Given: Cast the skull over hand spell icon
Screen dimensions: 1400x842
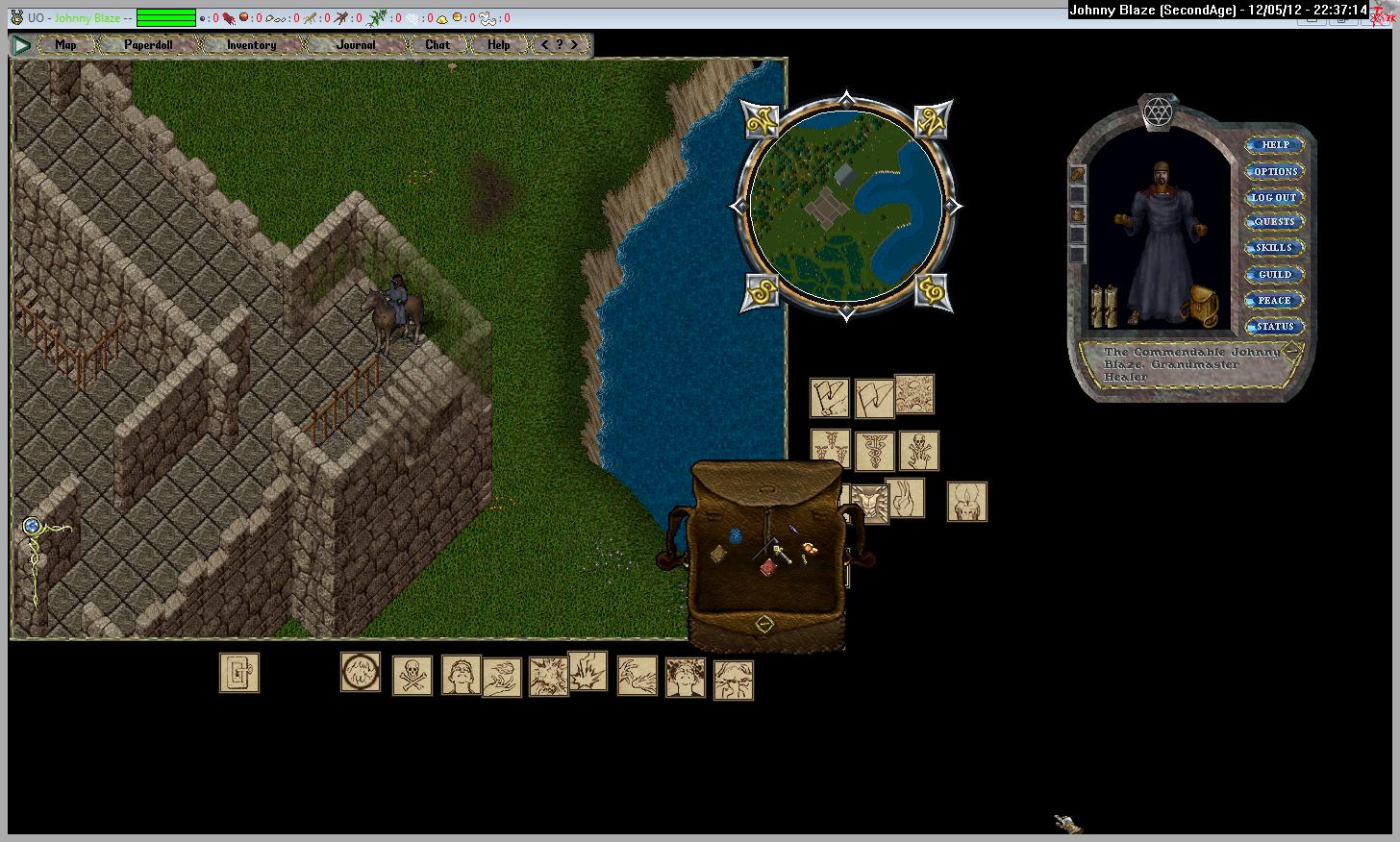Looking at the screenshot, I should (x=919, y=450).
